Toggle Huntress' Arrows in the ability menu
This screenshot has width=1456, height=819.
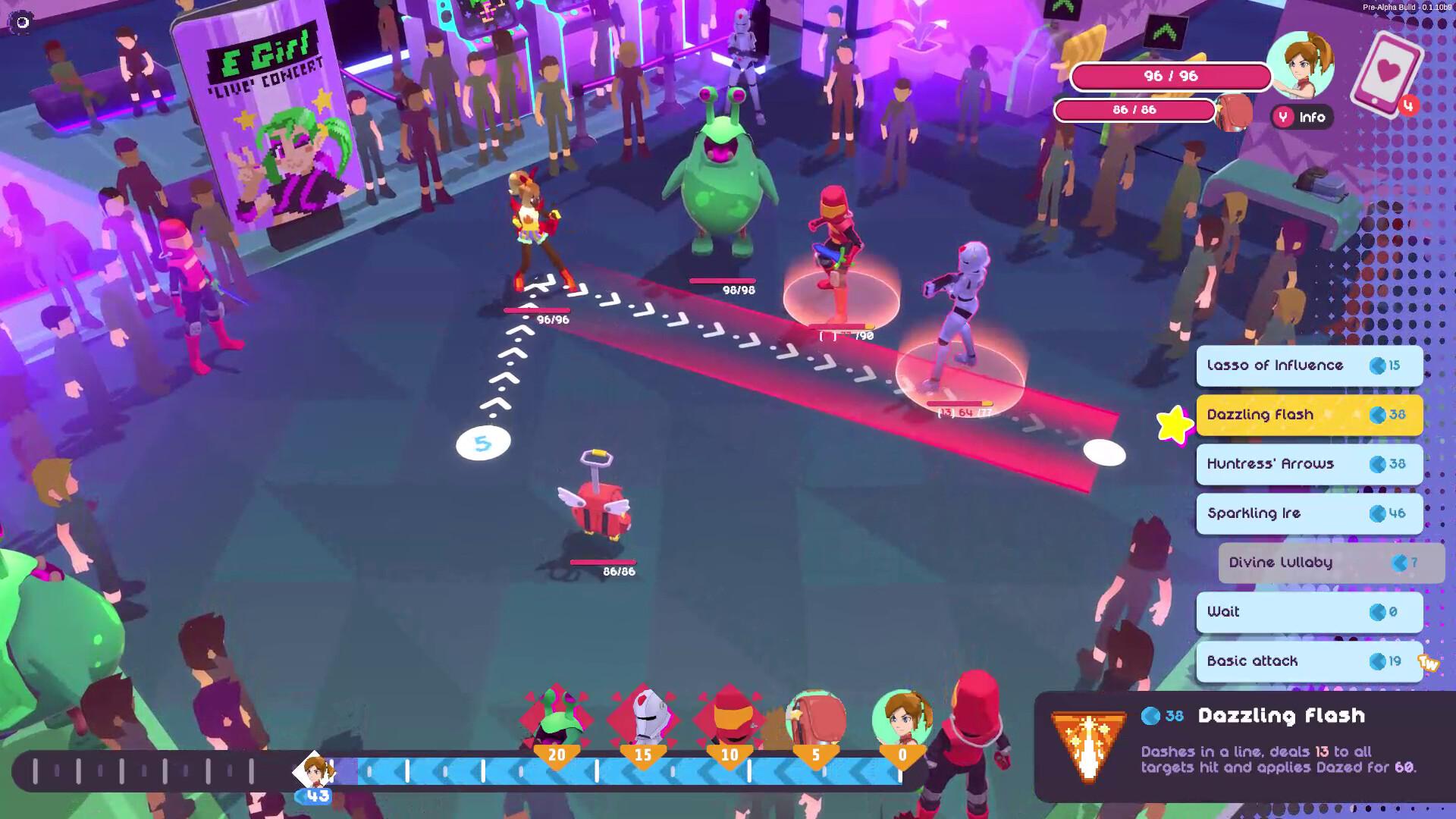pyautogui.click(x=1309, y=464)
